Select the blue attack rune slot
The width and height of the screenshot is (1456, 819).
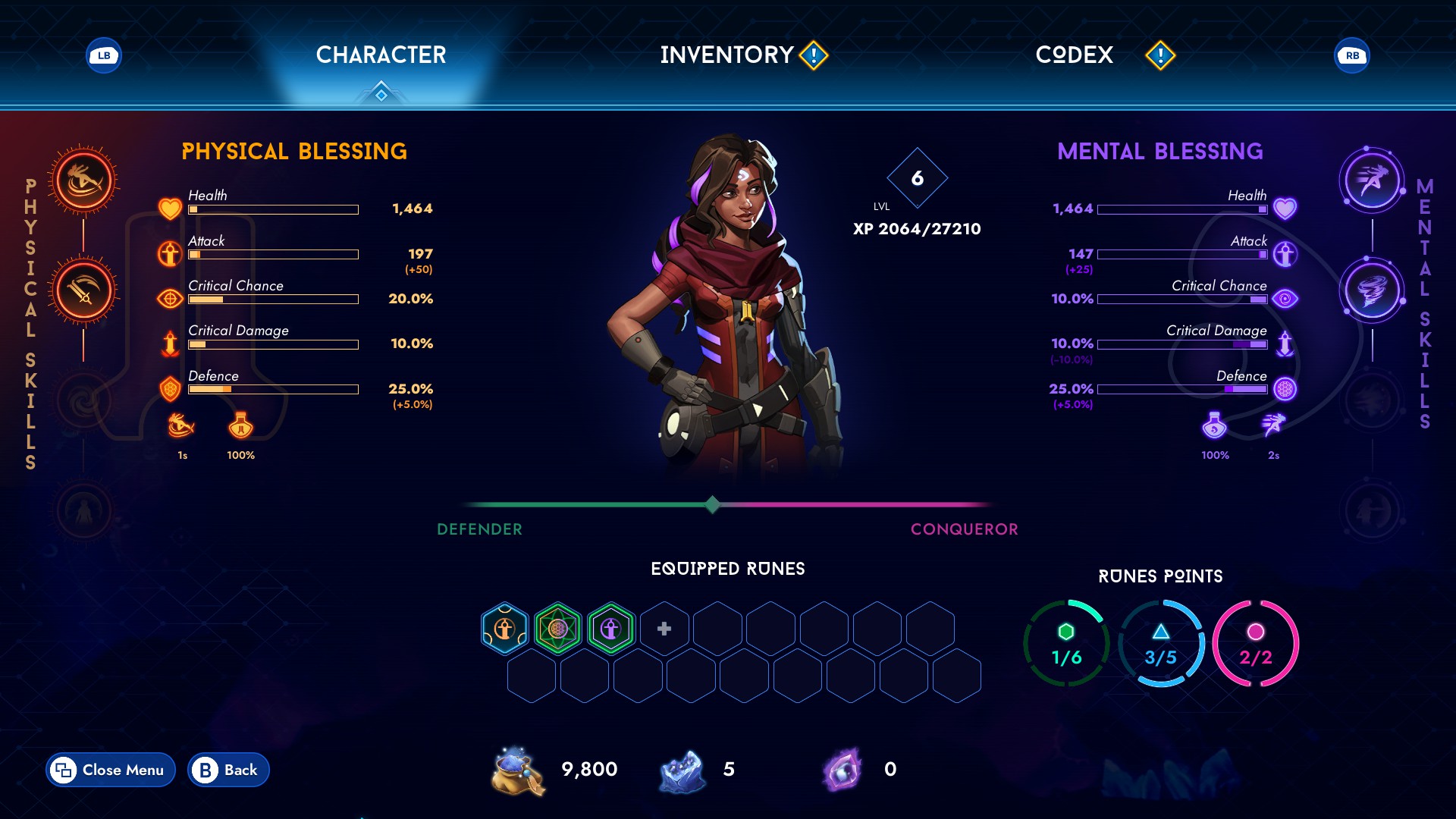tap(505, 629)
